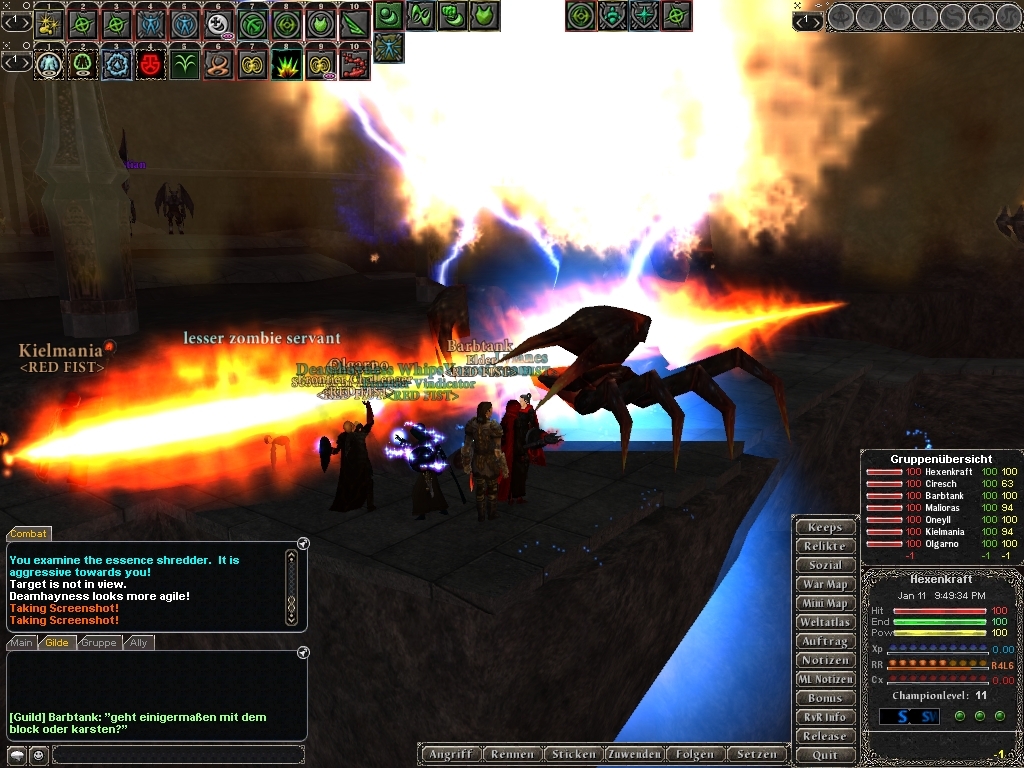Open the Auftrag quest journal
This screenshot has width=1024, height=768.
(x=825, y=641)
